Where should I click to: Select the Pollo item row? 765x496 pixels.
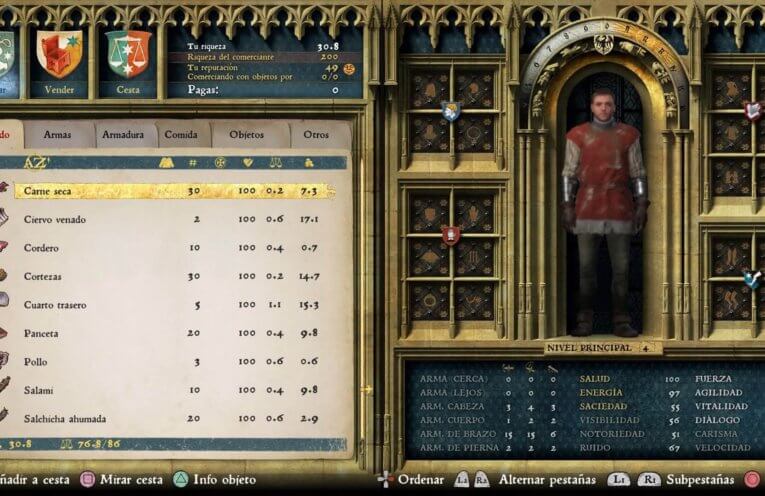click(x=170, y=362)
